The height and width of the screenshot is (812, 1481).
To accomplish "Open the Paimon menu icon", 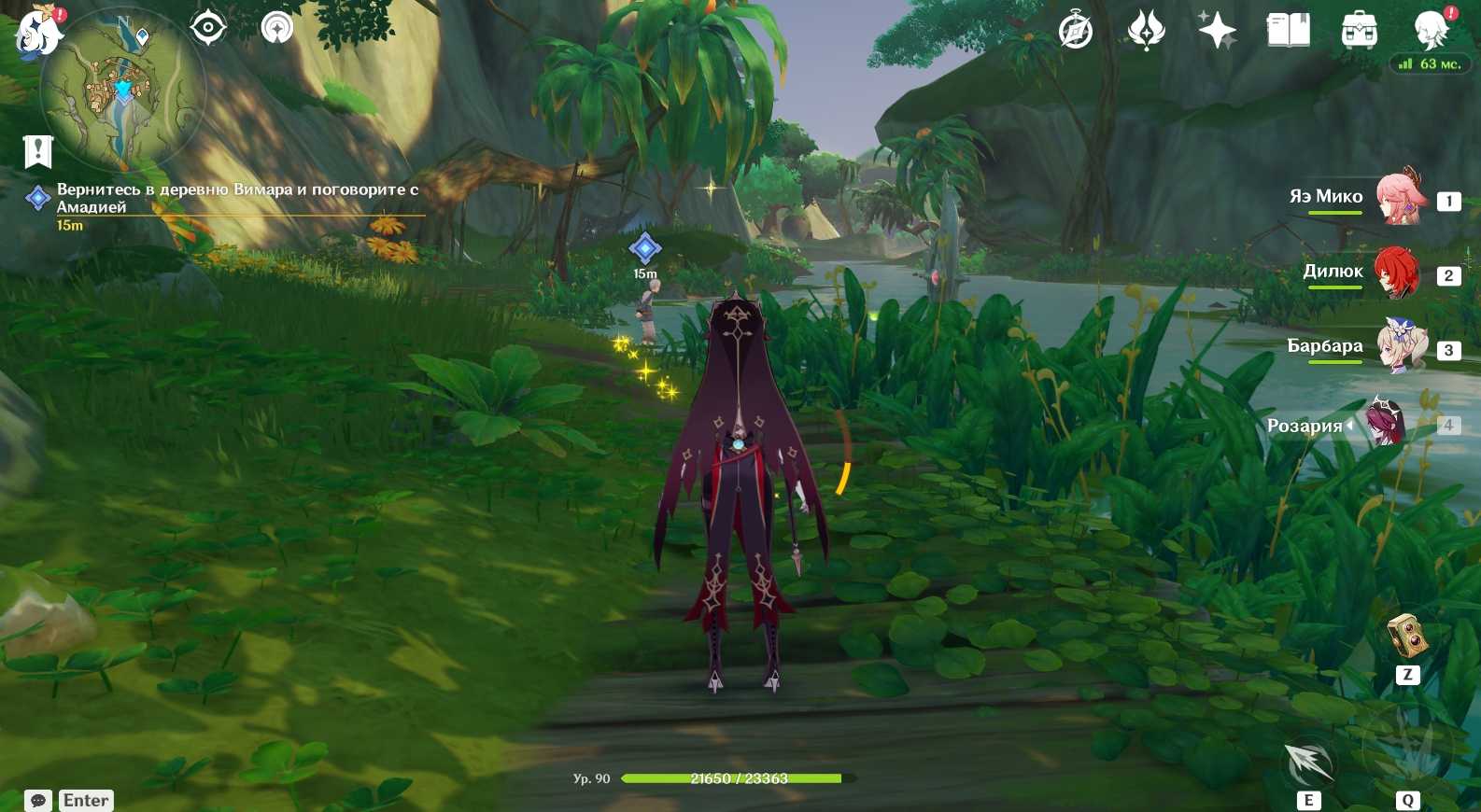I will coord(37,30).
